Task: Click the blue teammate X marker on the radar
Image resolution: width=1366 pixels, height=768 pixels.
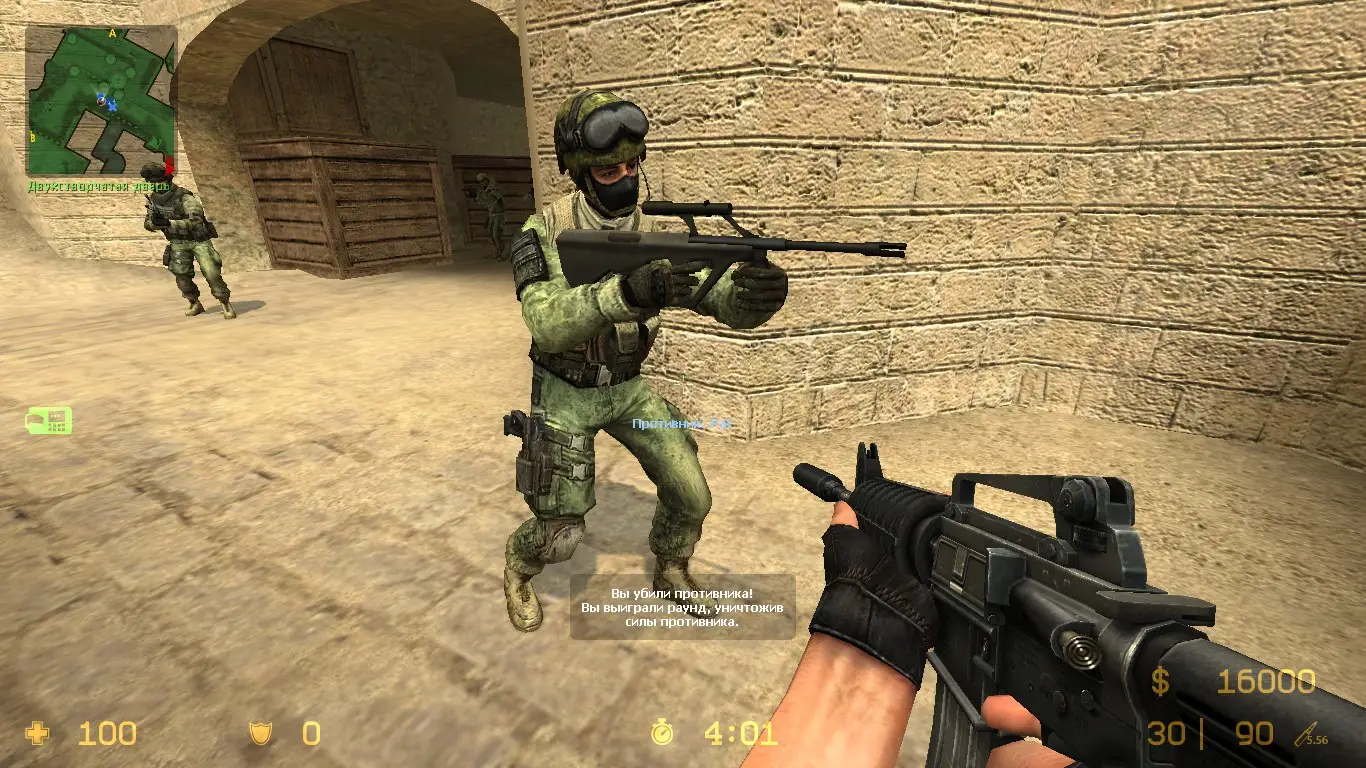Action: [x=112, y=106]
